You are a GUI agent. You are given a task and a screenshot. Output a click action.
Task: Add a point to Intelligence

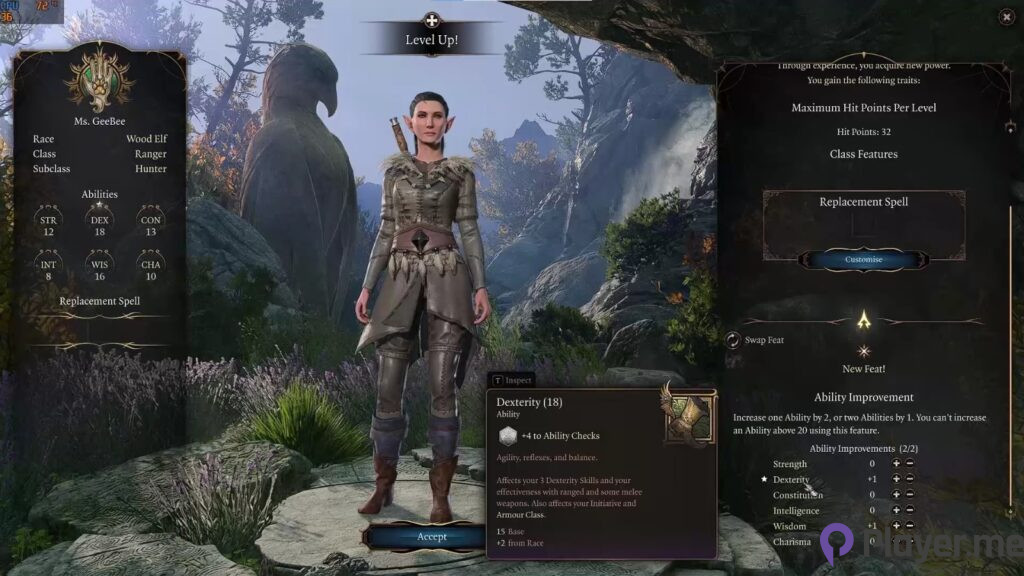point(896,511)
